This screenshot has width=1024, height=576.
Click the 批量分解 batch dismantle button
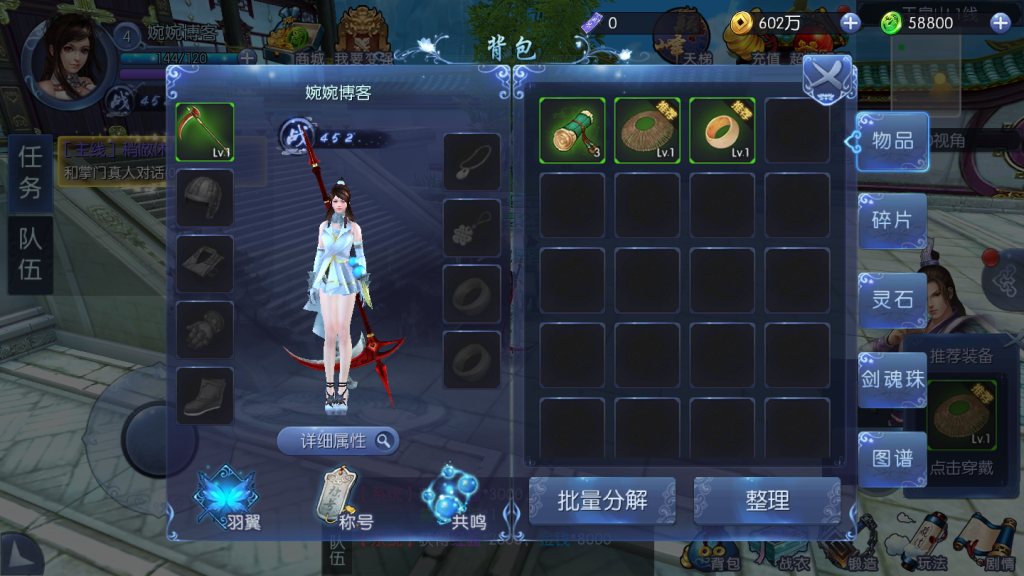point(602,501)
